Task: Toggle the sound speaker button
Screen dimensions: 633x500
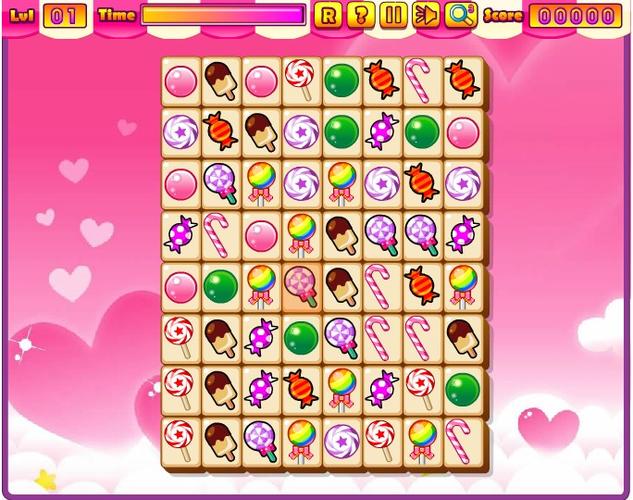Action: tap(427, 15)
